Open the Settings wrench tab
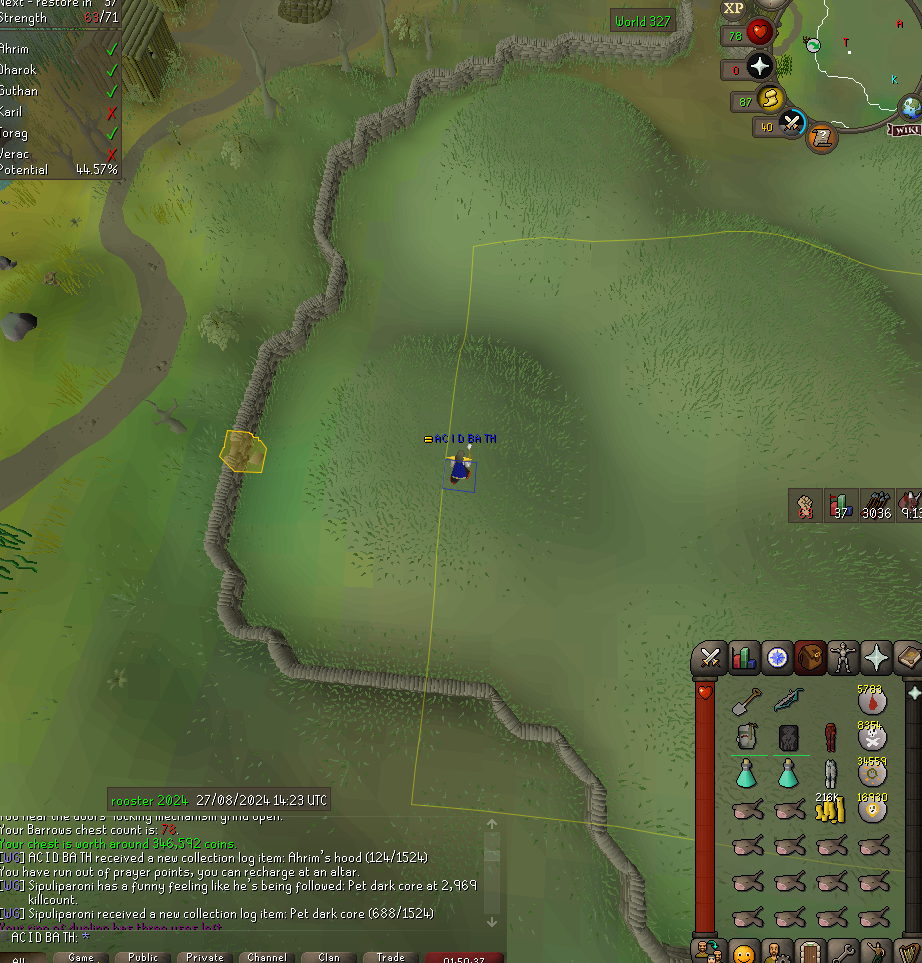The width and height of the screenshot is (922, 963). (x=842, y=951)
